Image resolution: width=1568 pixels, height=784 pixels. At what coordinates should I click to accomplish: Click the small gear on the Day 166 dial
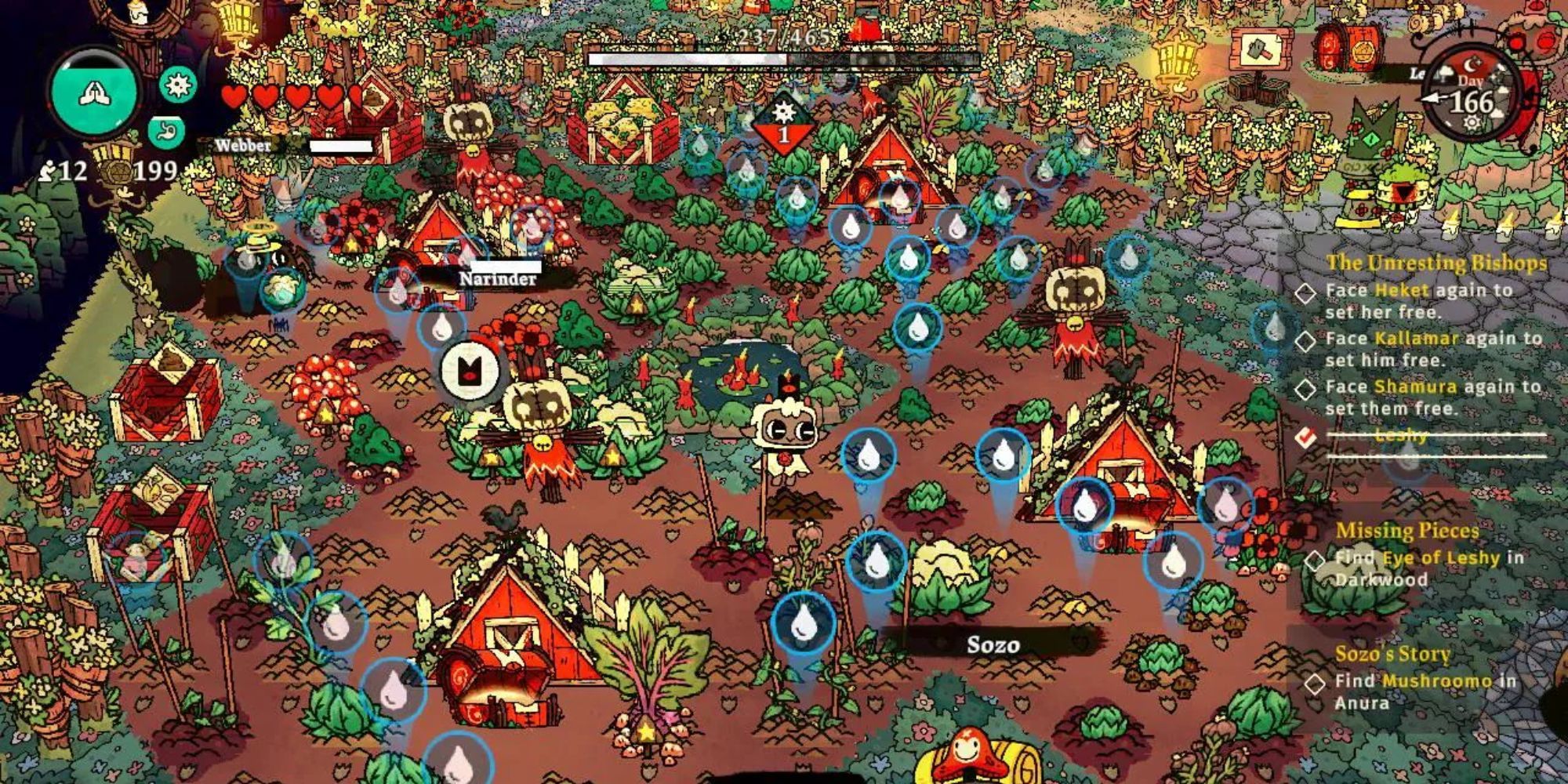point(1471,122)
